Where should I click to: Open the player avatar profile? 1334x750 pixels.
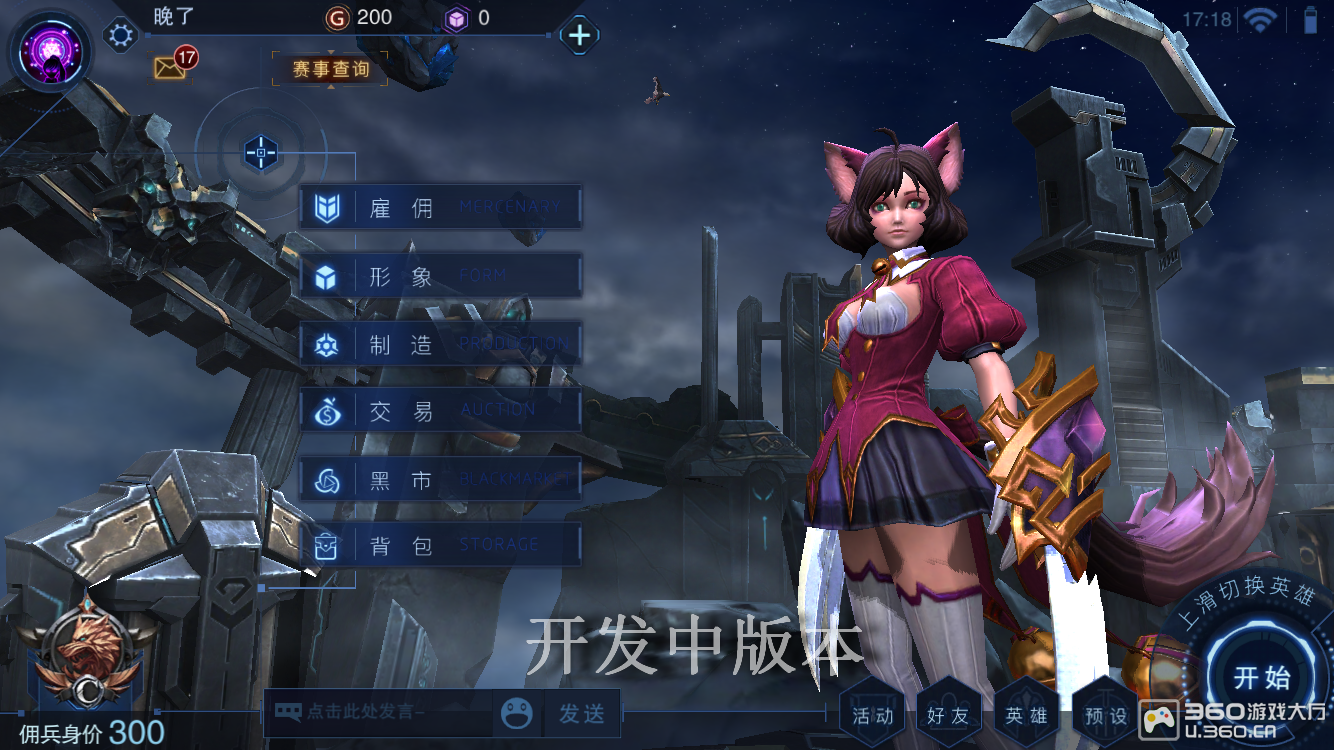click(x=50, y=50)
